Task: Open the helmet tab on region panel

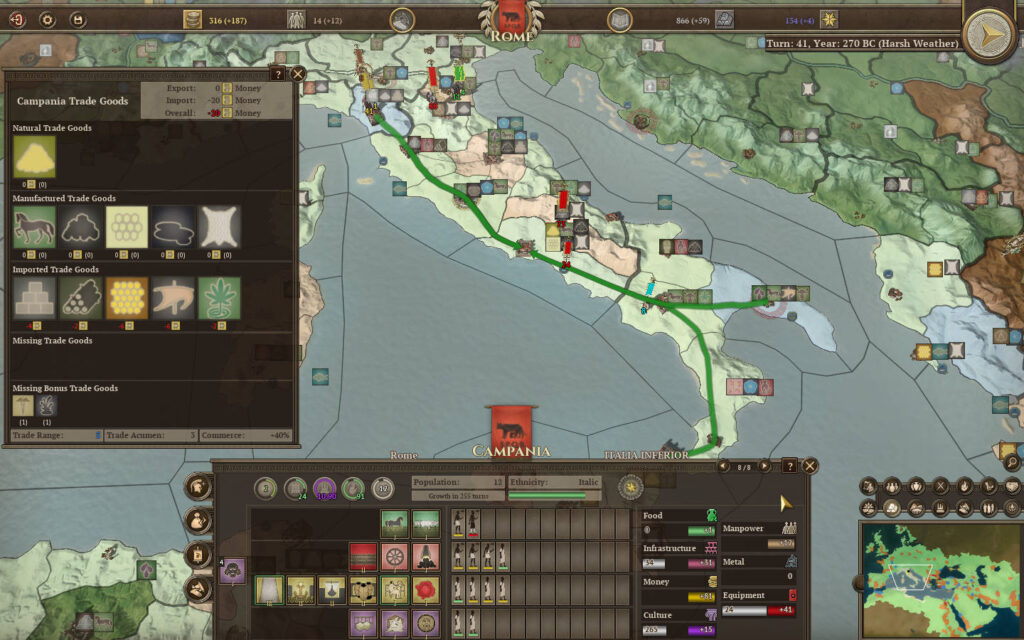Action: pos(200,487)
